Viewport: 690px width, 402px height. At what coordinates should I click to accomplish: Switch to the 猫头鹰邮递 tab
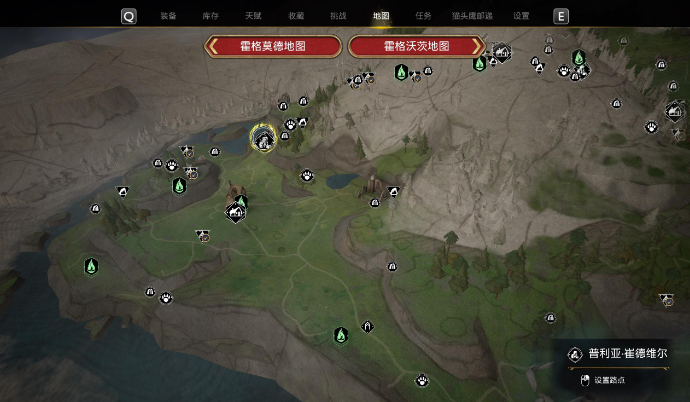point(474,16)
